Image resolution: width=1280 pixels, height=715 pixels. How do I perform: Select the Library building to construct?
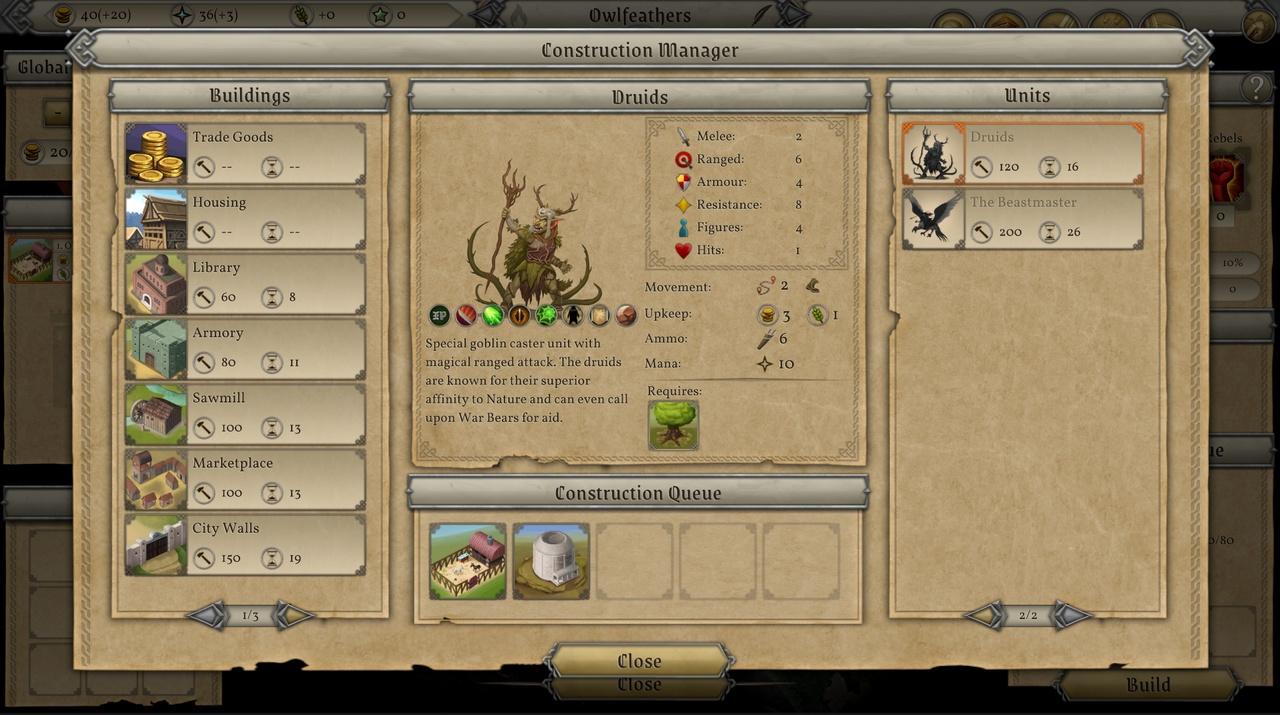(x=245, y=283)
